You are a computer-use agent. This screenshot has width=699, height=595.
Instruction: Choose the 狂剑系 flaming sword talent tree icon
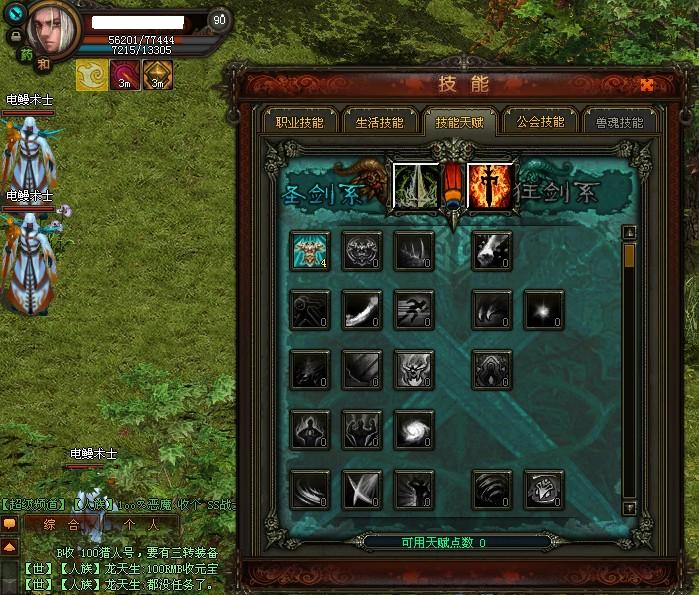tap(490, 186)
